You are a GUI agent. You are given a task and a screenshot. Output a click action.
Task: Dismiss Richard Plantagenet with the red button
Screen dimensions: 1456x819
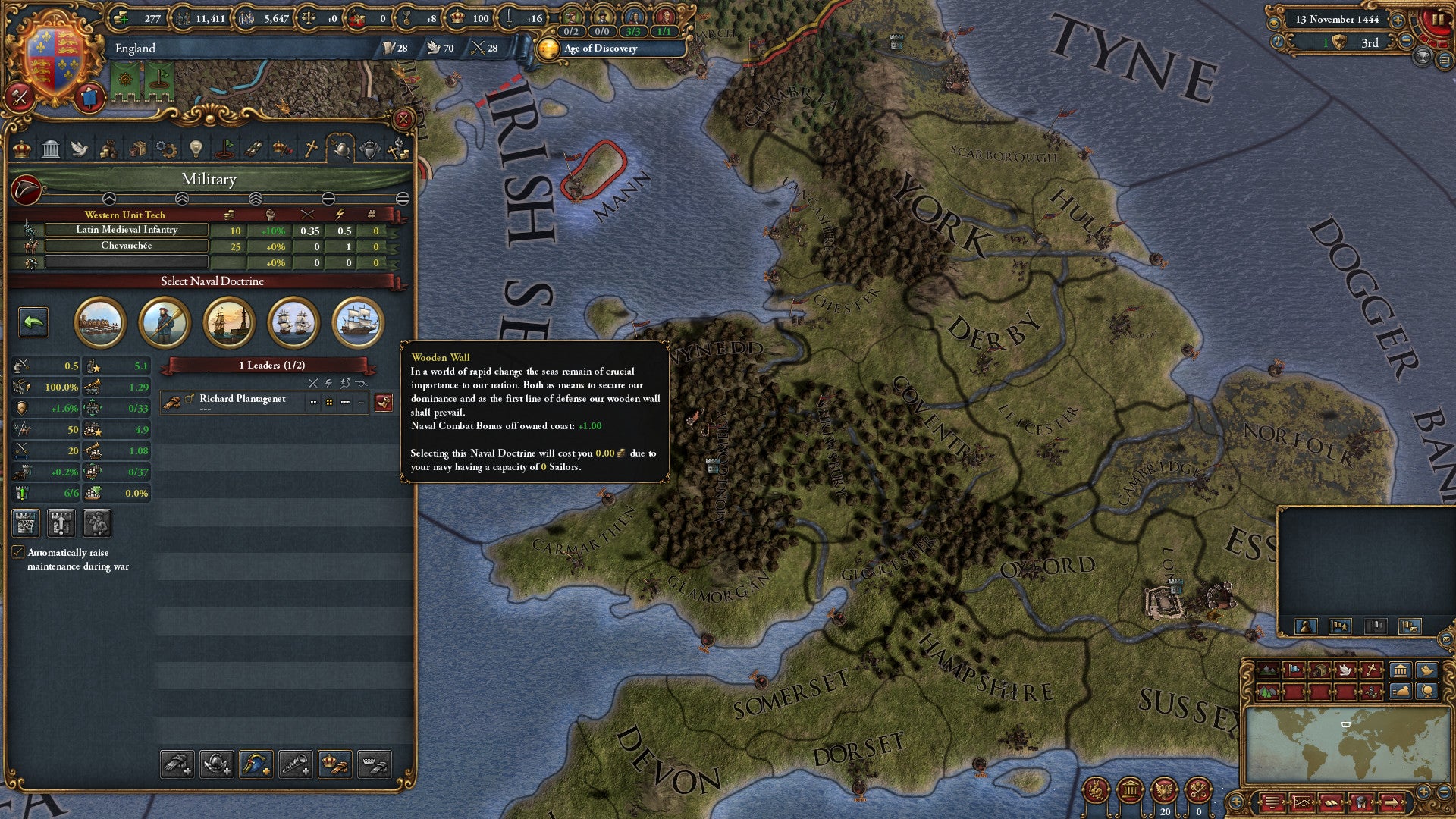(x=385, y=402)
